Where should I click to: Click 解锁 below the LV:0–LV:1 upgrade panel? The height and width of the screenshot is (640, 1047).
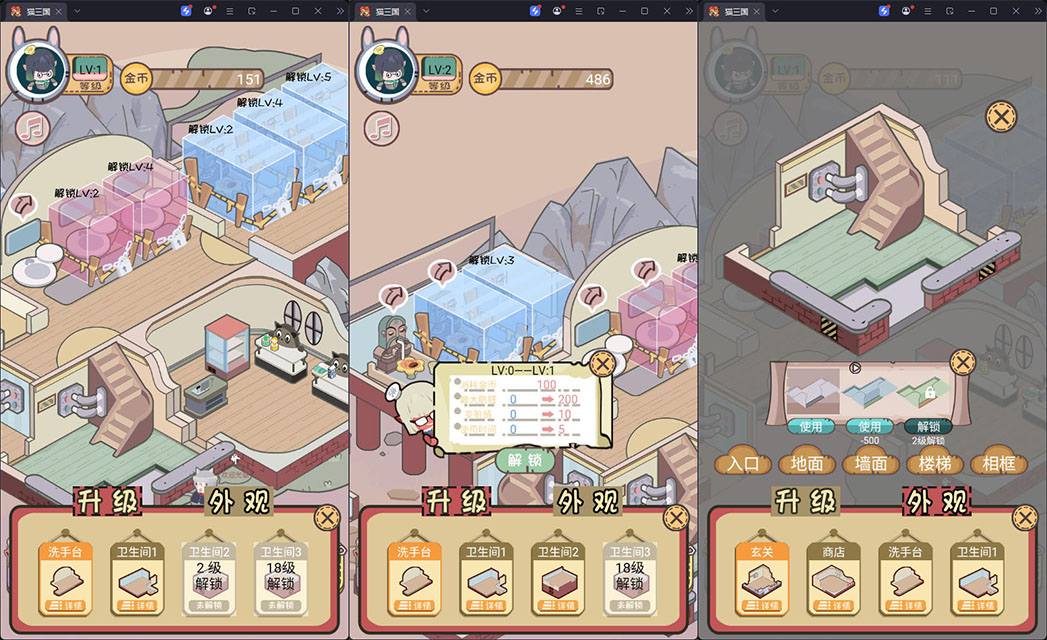[x=525, y=461]
